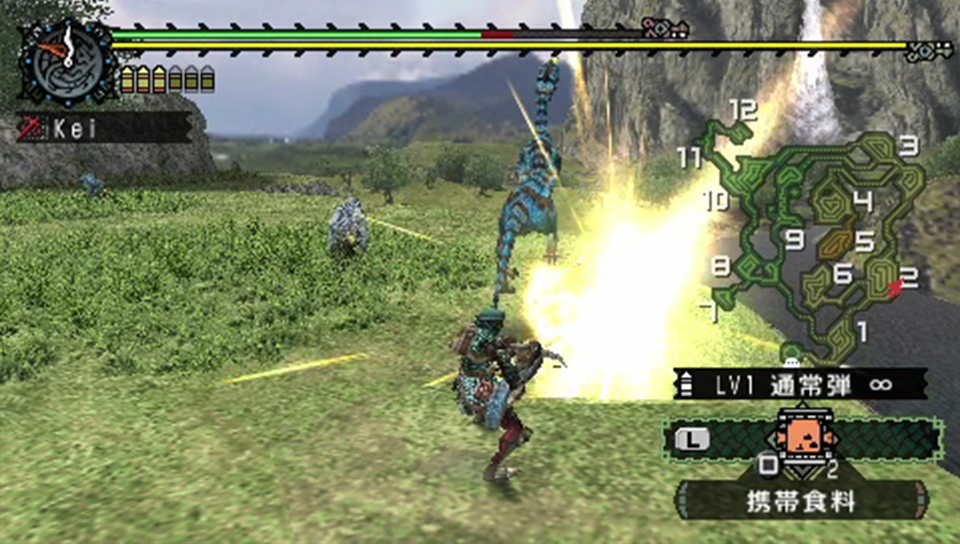The image size is (960, 544).
Task: Click the quest timer clock icon
Action: pyautogui.click(x=67, y=58)
